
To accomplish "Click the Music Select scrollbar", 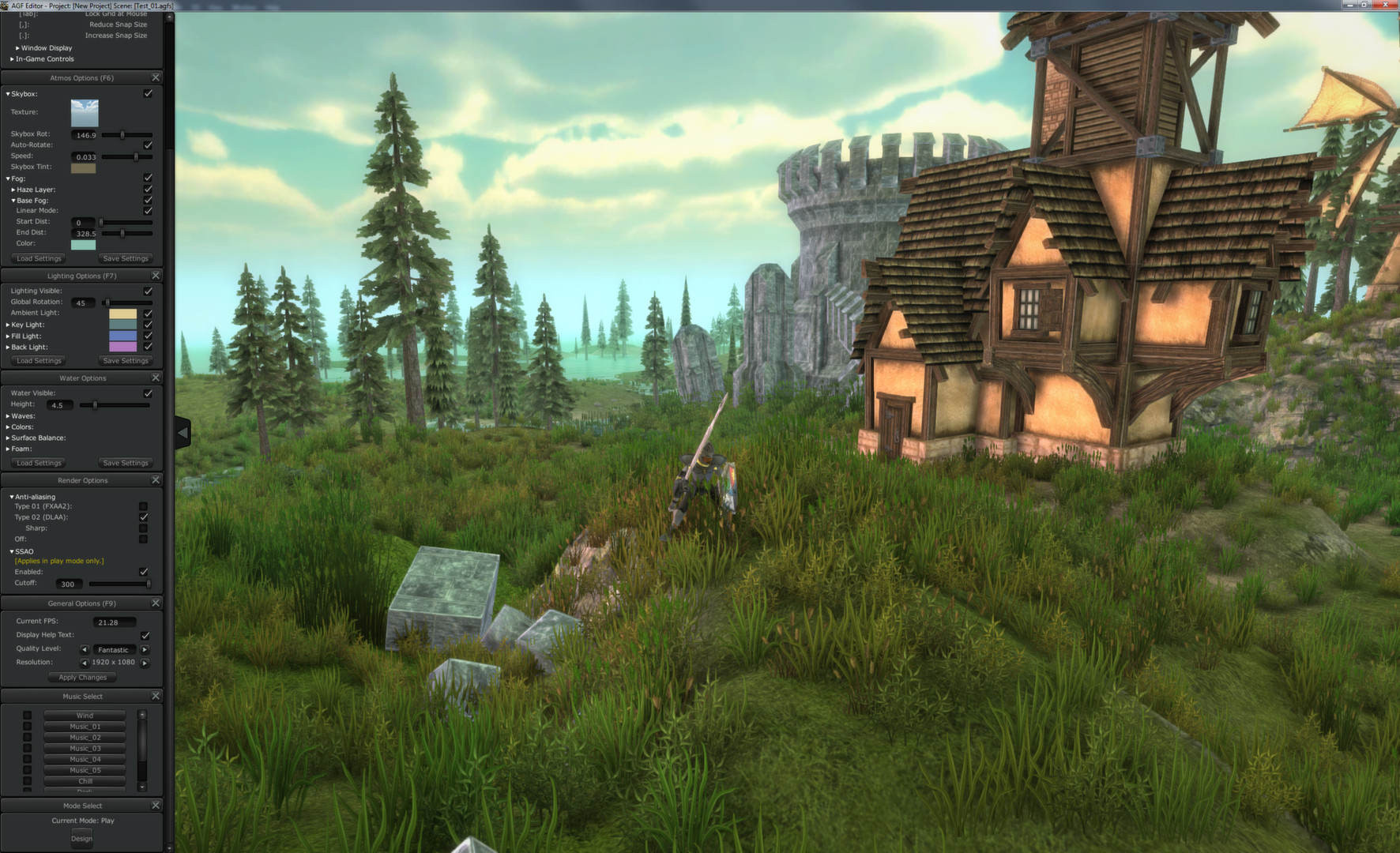I will pyautogui.click(x=142, y=742).
